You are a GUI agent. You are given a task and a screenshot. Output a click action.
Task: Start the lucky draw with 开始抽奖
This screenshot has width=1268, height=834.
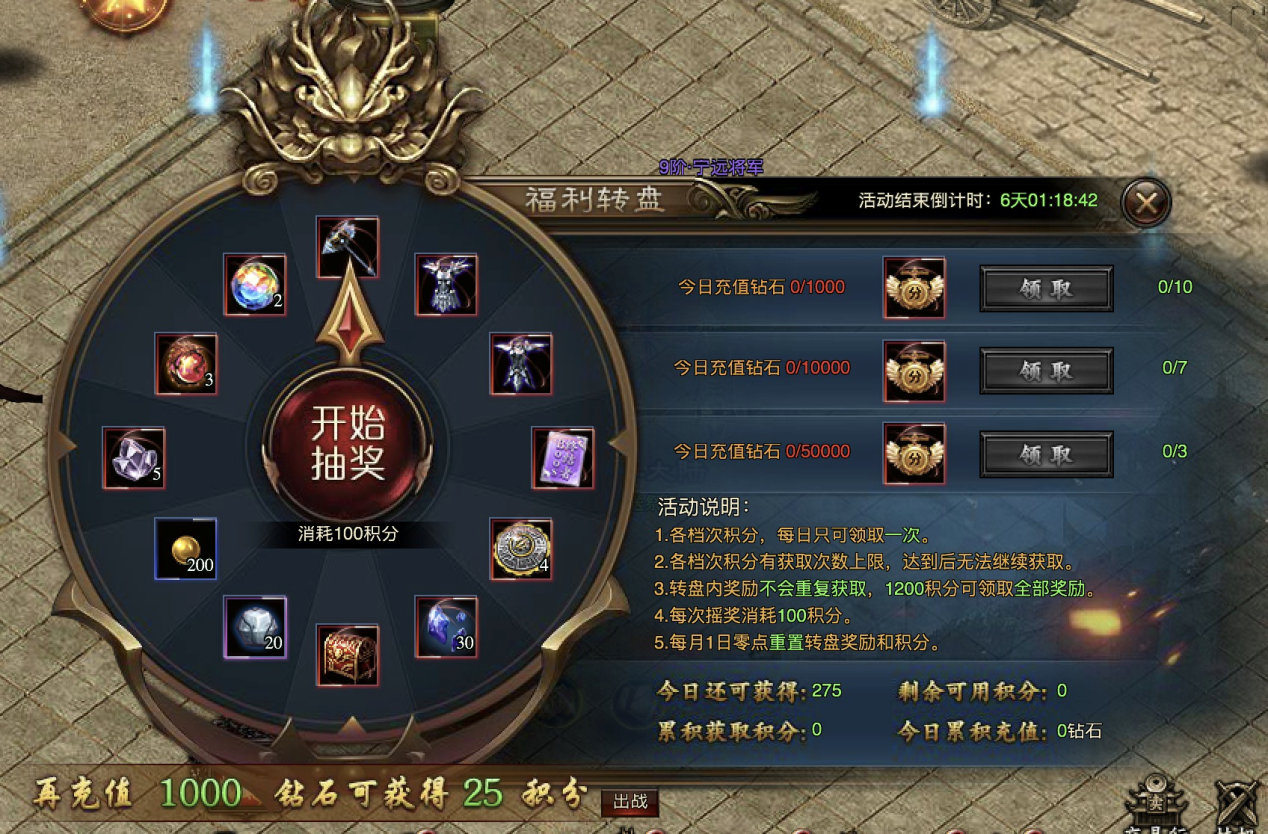tap(348, 443)
